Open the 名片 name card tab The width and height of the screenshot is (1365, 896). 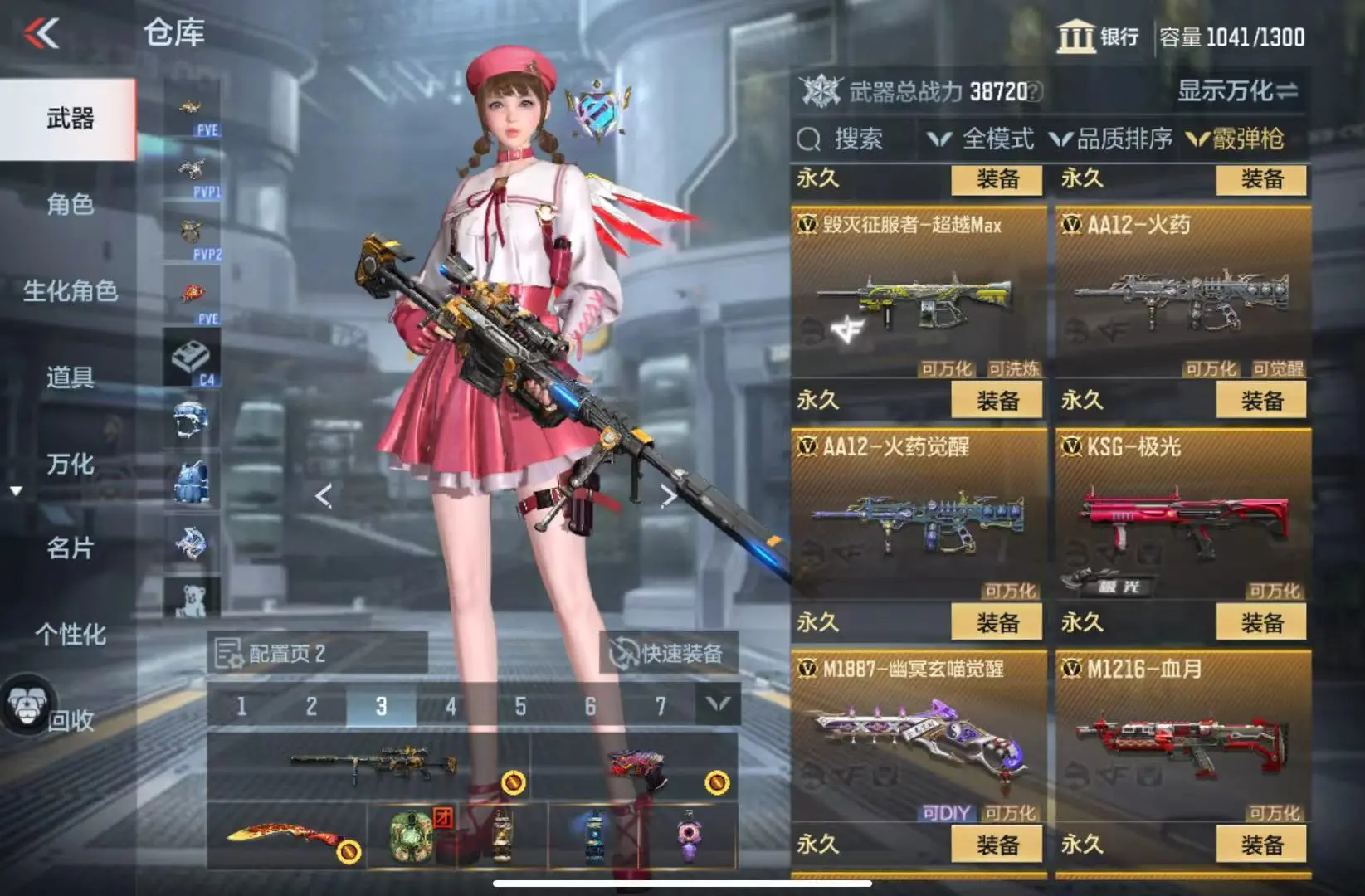tap(70, 548)
